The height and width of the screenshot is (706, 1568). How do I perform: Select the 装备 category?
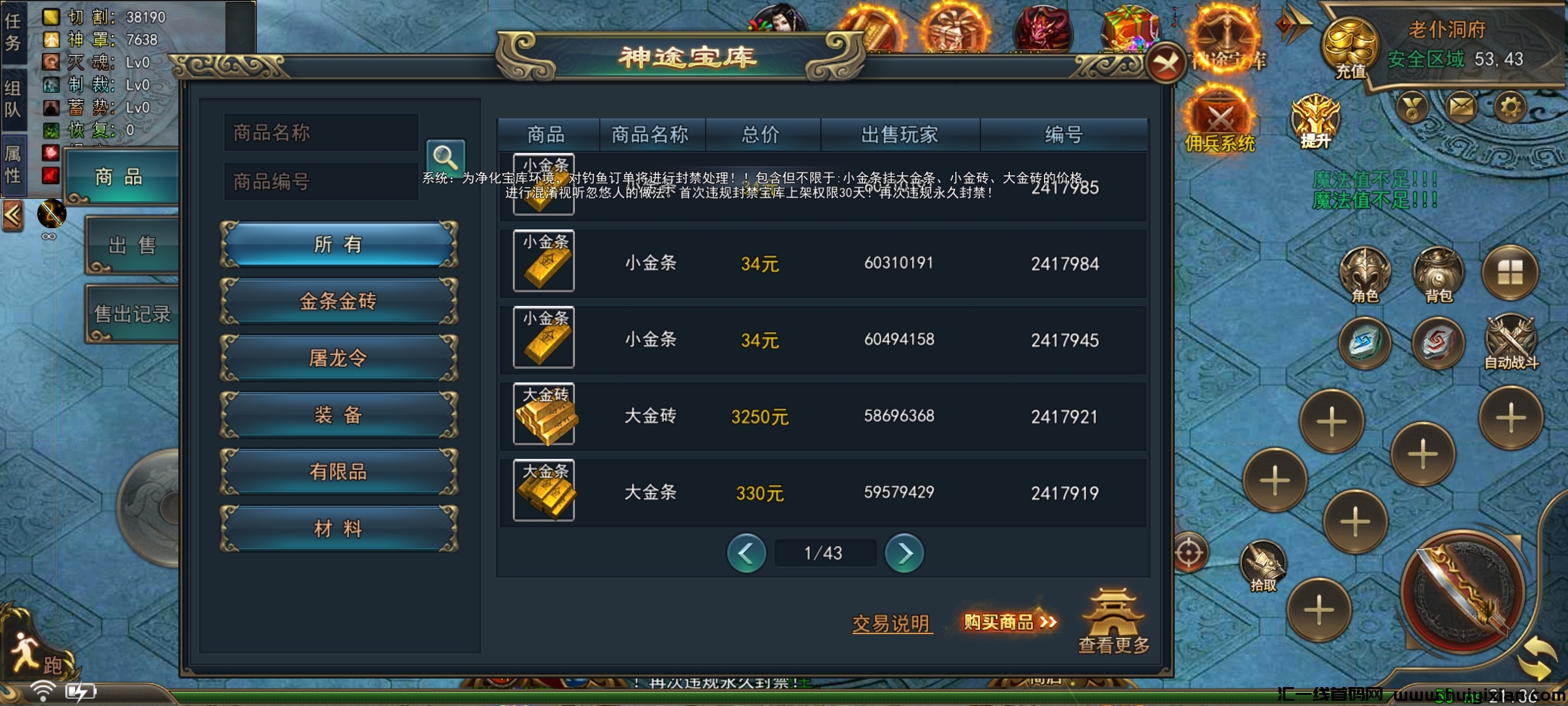pyautogui.click(x=337, y=415)
